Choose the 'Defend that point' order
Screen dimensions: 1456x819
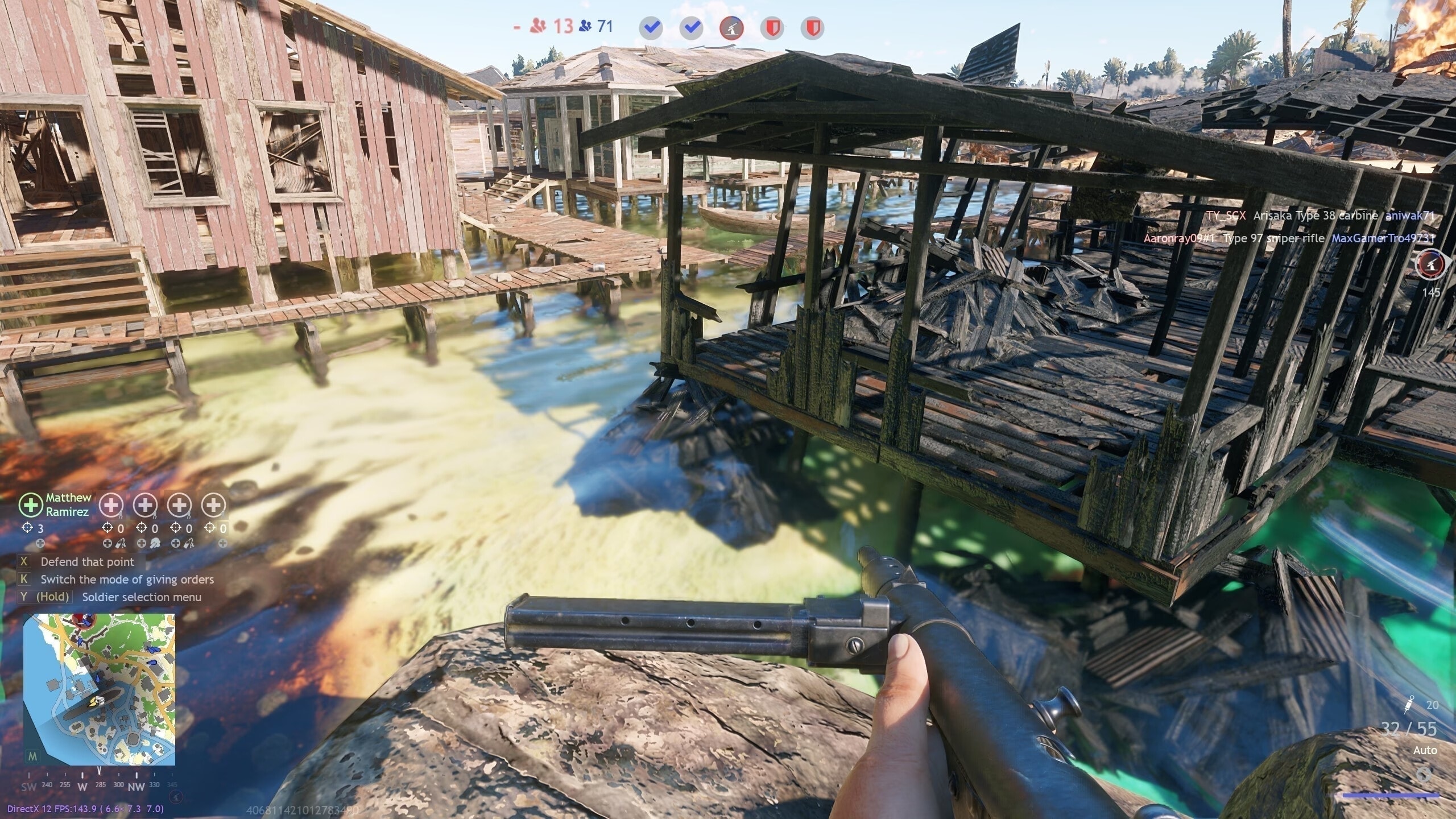pos(87,562)
